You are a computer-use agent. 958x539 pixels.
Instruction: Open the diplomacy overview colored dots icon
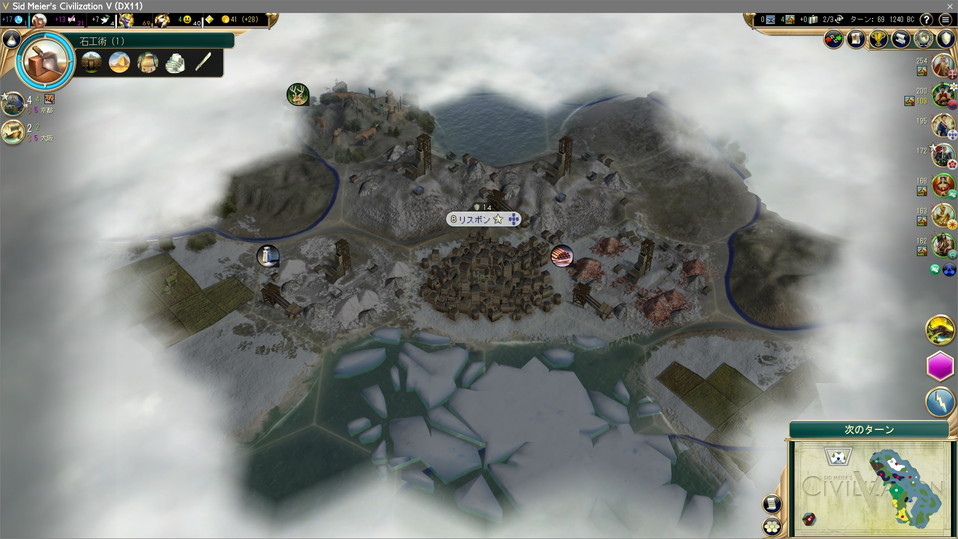[x=834, y=39]
